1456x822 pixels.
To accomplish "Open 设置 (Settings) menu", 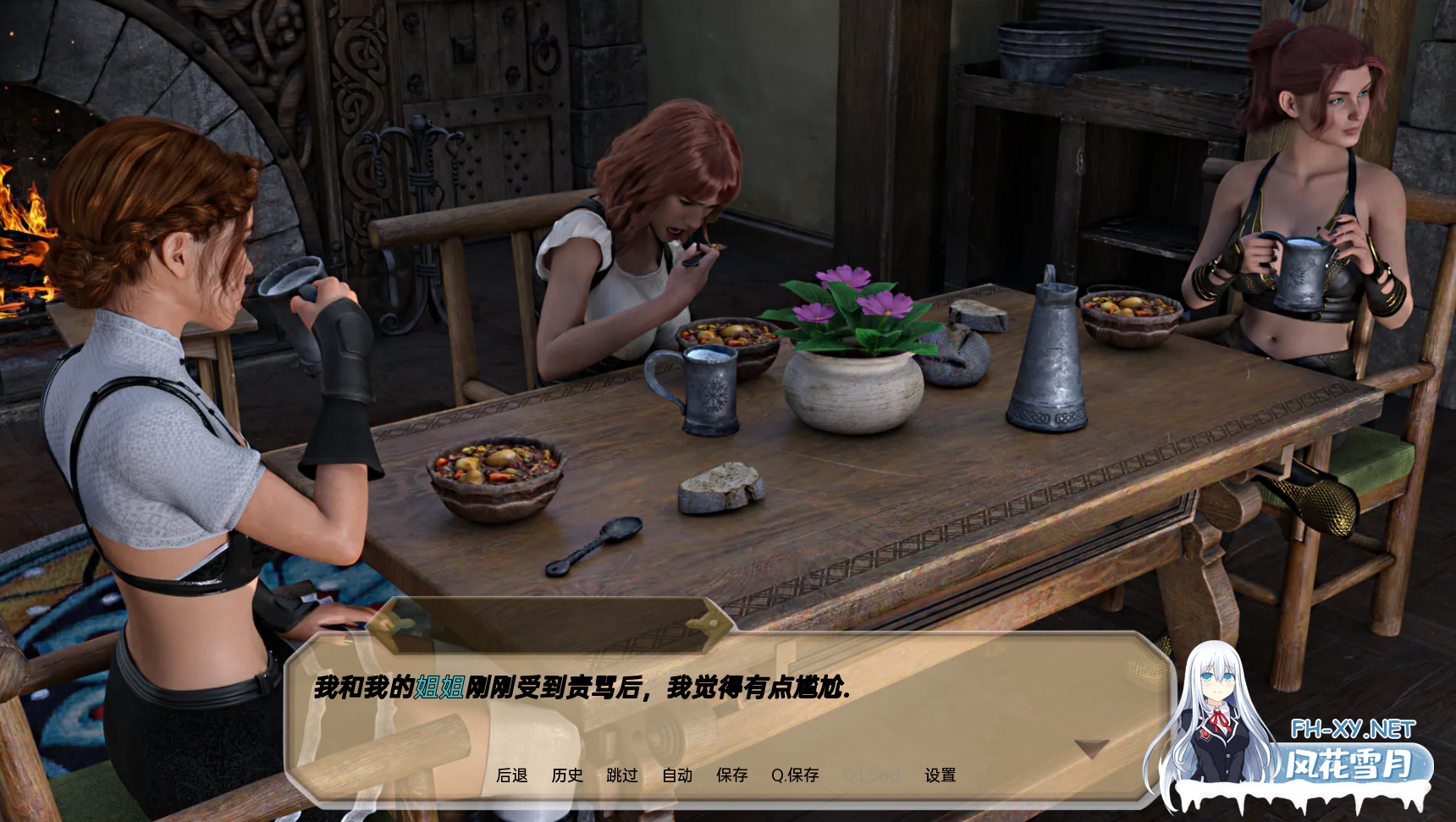I will click(x=940, y=775).
